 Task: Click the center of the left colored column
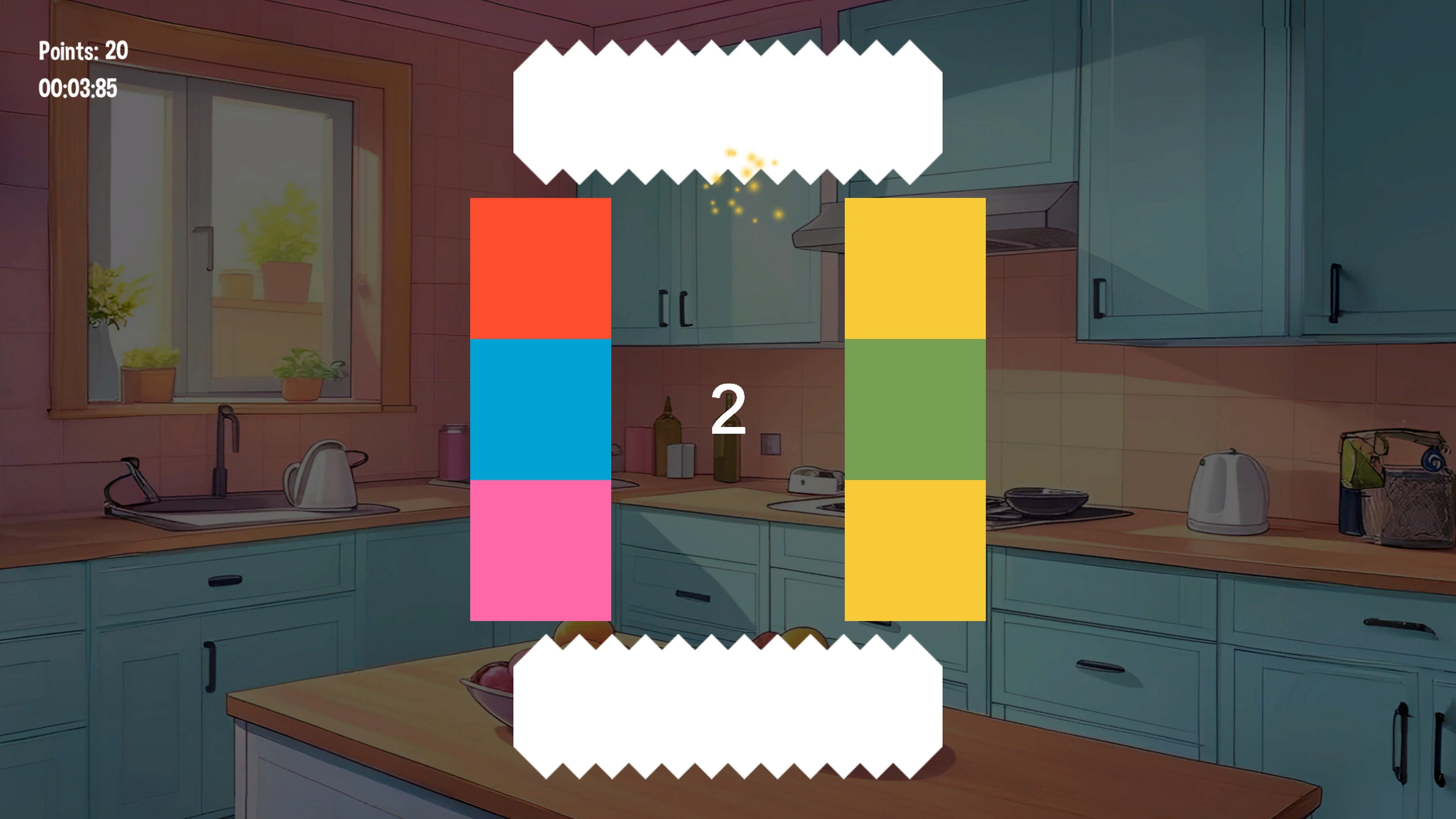coord(541,410)
